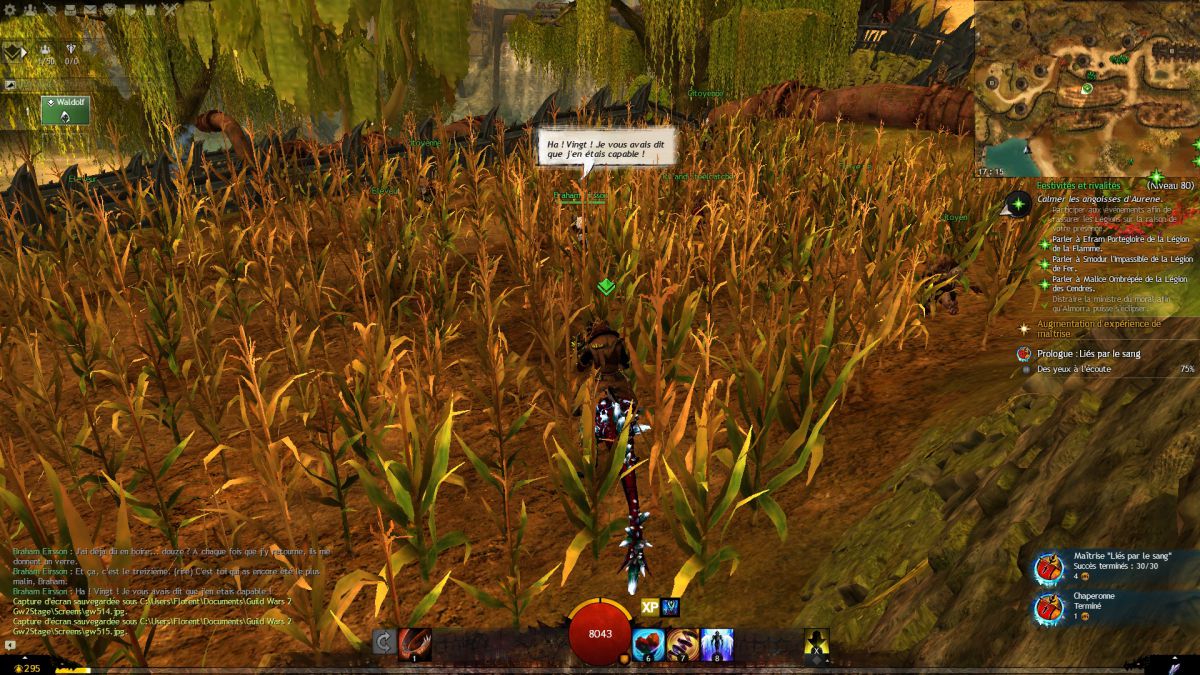Open the mail envelope icon
Viewport: 1200px width, 675px height.
pyautogui.click(x=90, y=11)
